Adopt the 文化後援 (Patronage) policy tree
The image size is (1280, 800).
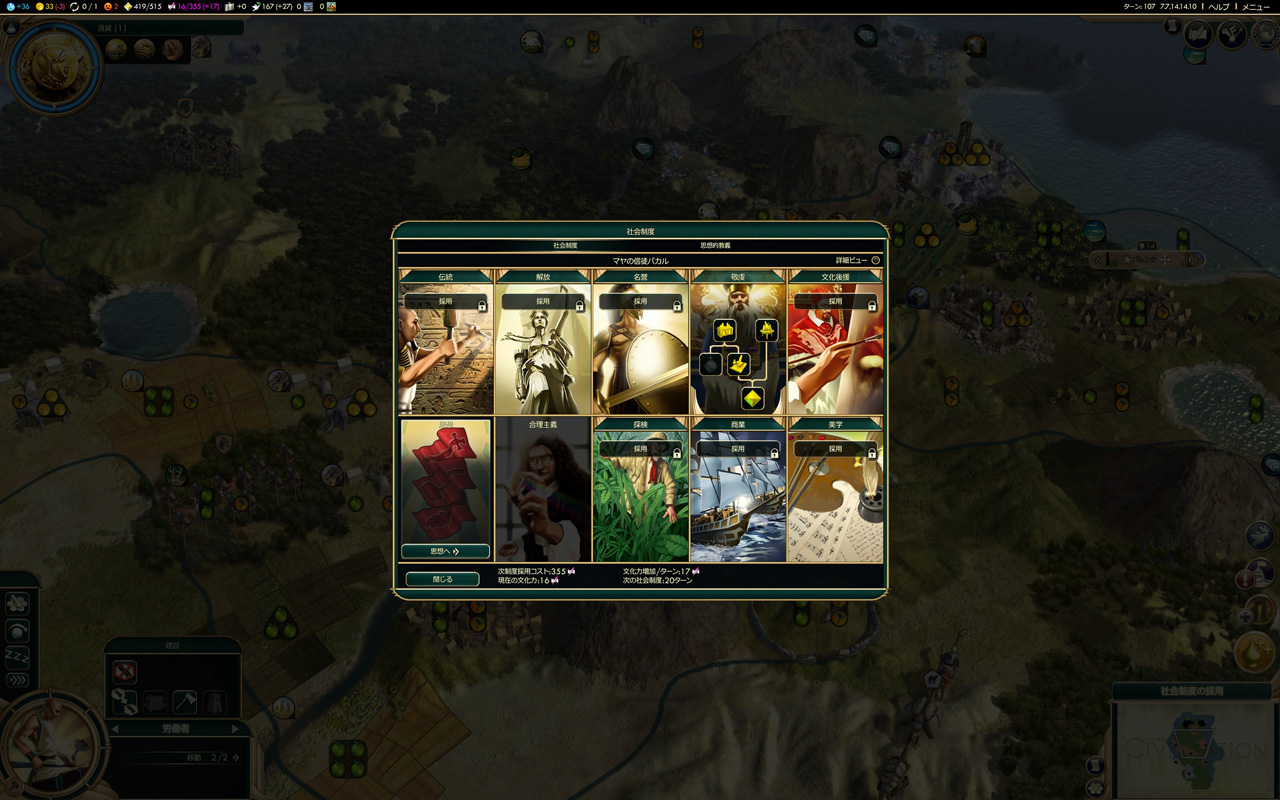tap(835, 301)
